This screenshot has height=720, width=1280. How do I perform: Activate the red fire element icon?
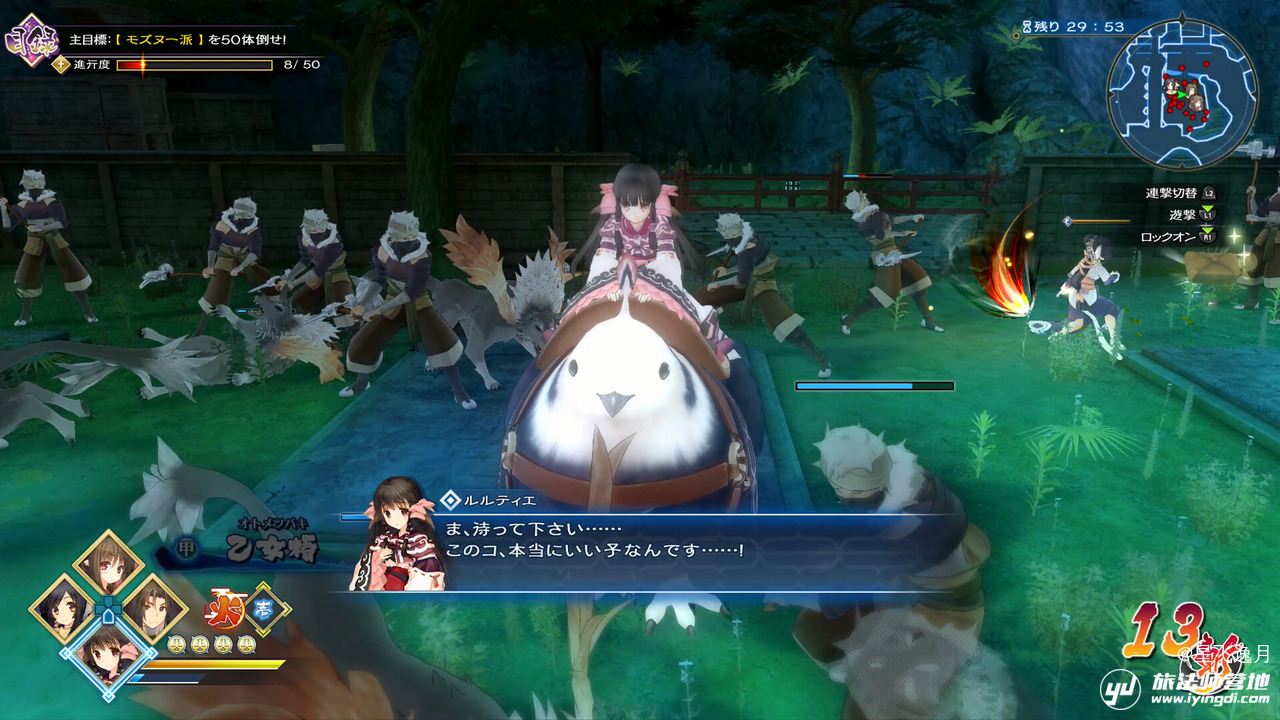tap(224, 610)
